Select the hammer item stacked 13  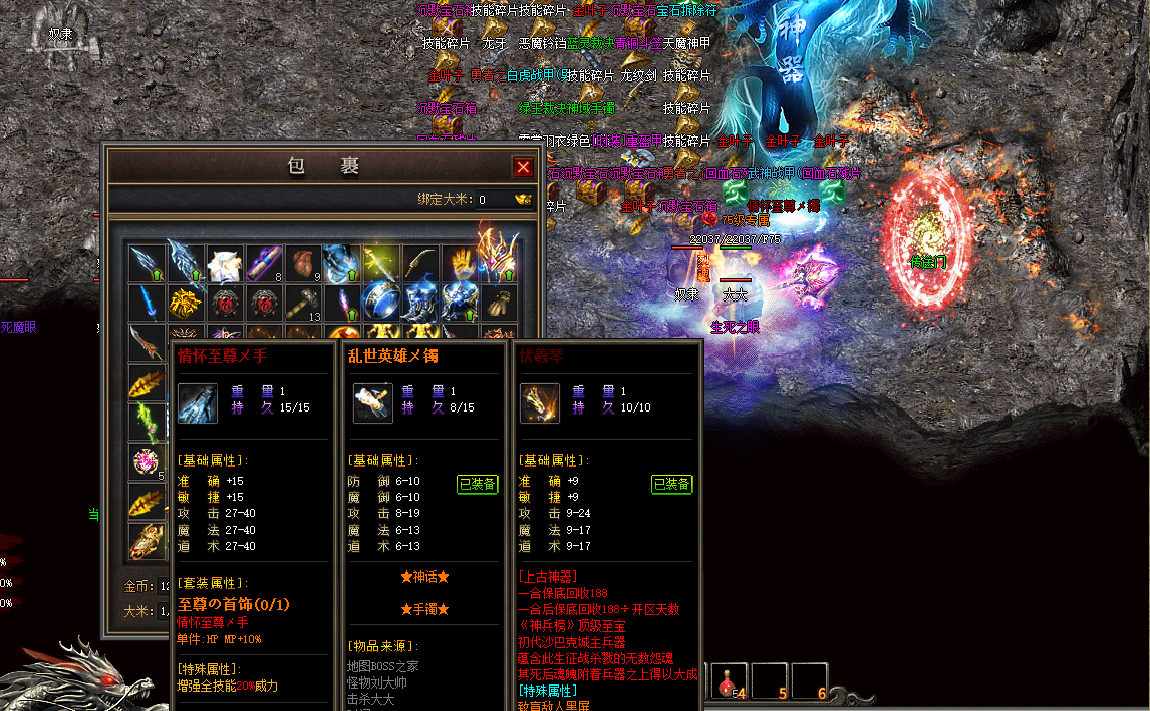[x=303, y=301]
